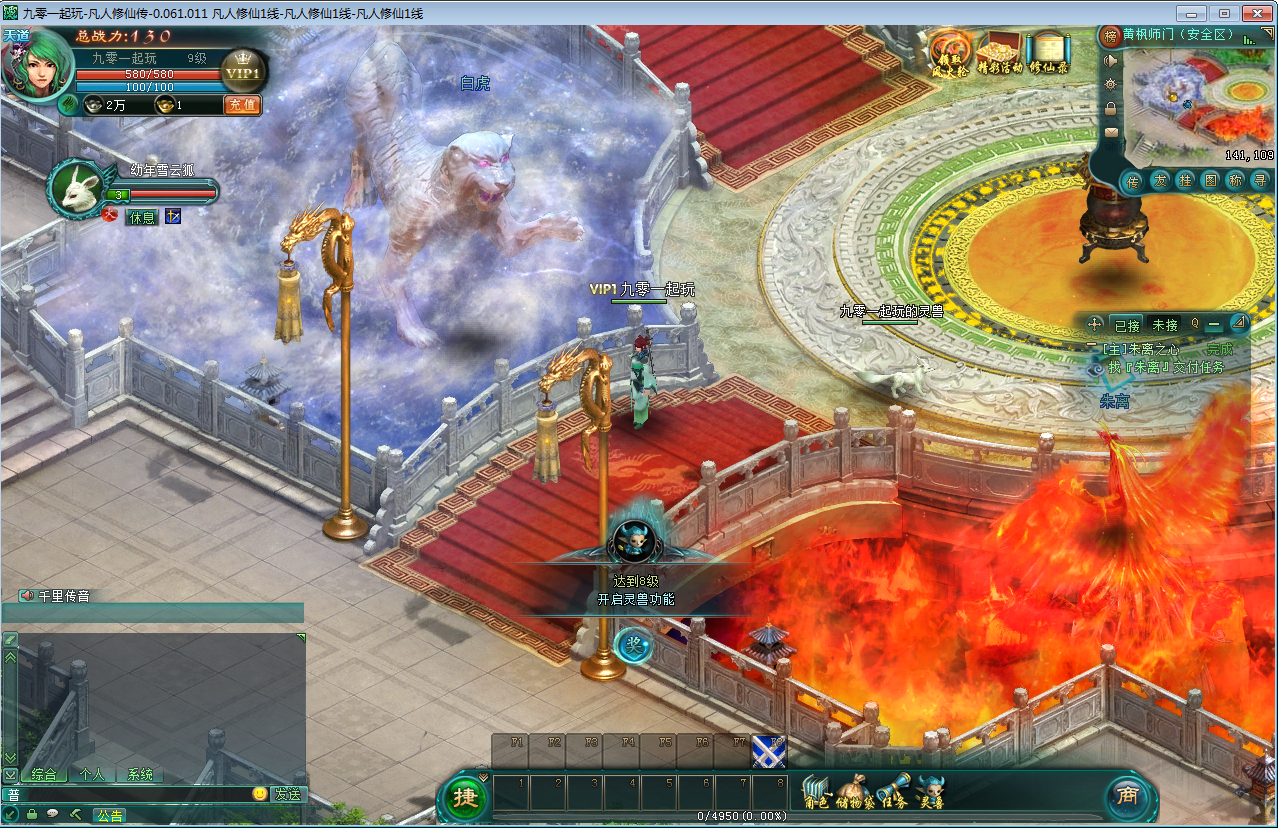Select the crossed swords F8 skill slot
This screenshot has width=1278, height=828.
[768, 751]
